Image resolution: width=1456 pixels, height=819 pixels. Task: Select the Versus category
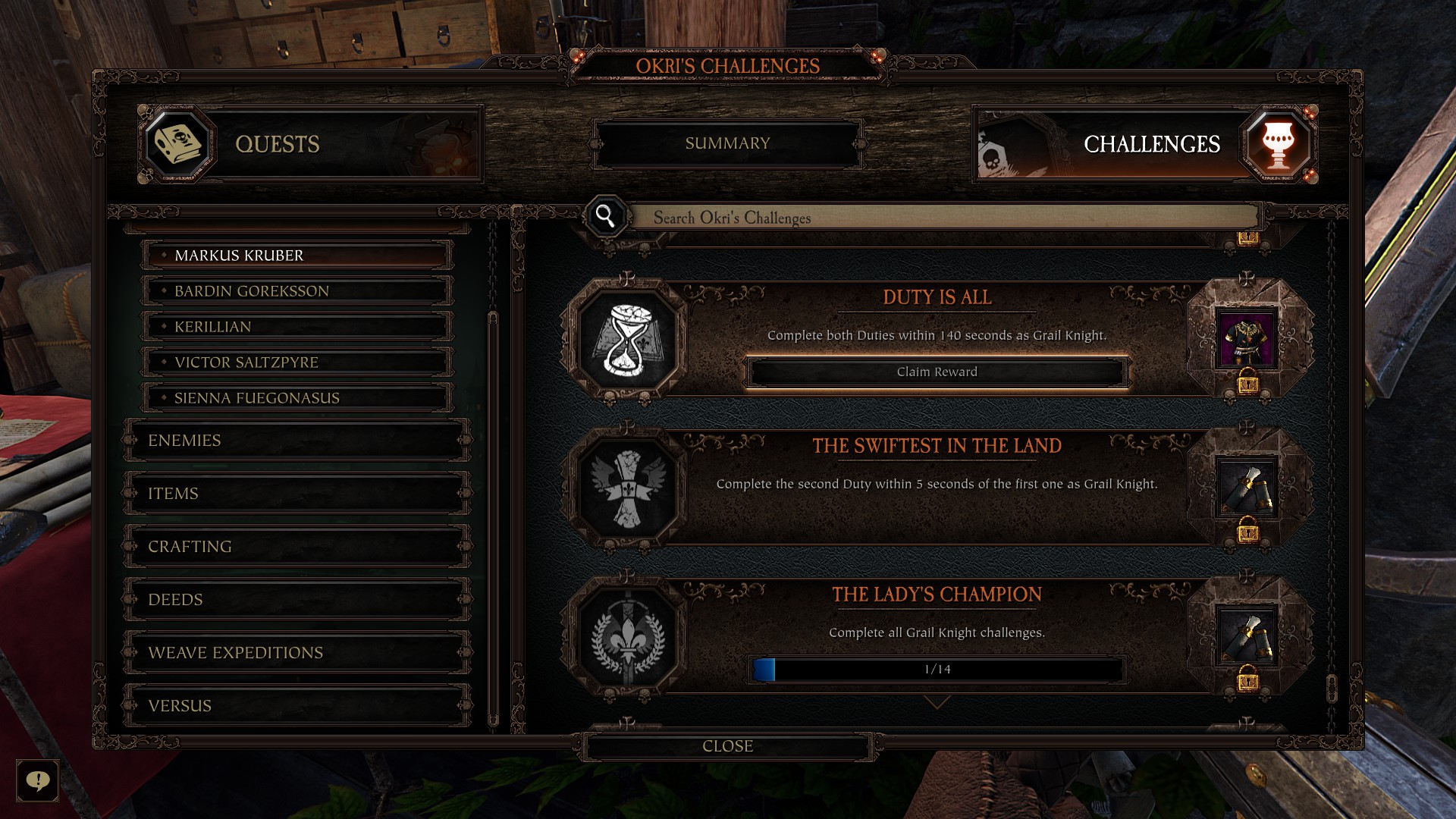click(297, 706)
